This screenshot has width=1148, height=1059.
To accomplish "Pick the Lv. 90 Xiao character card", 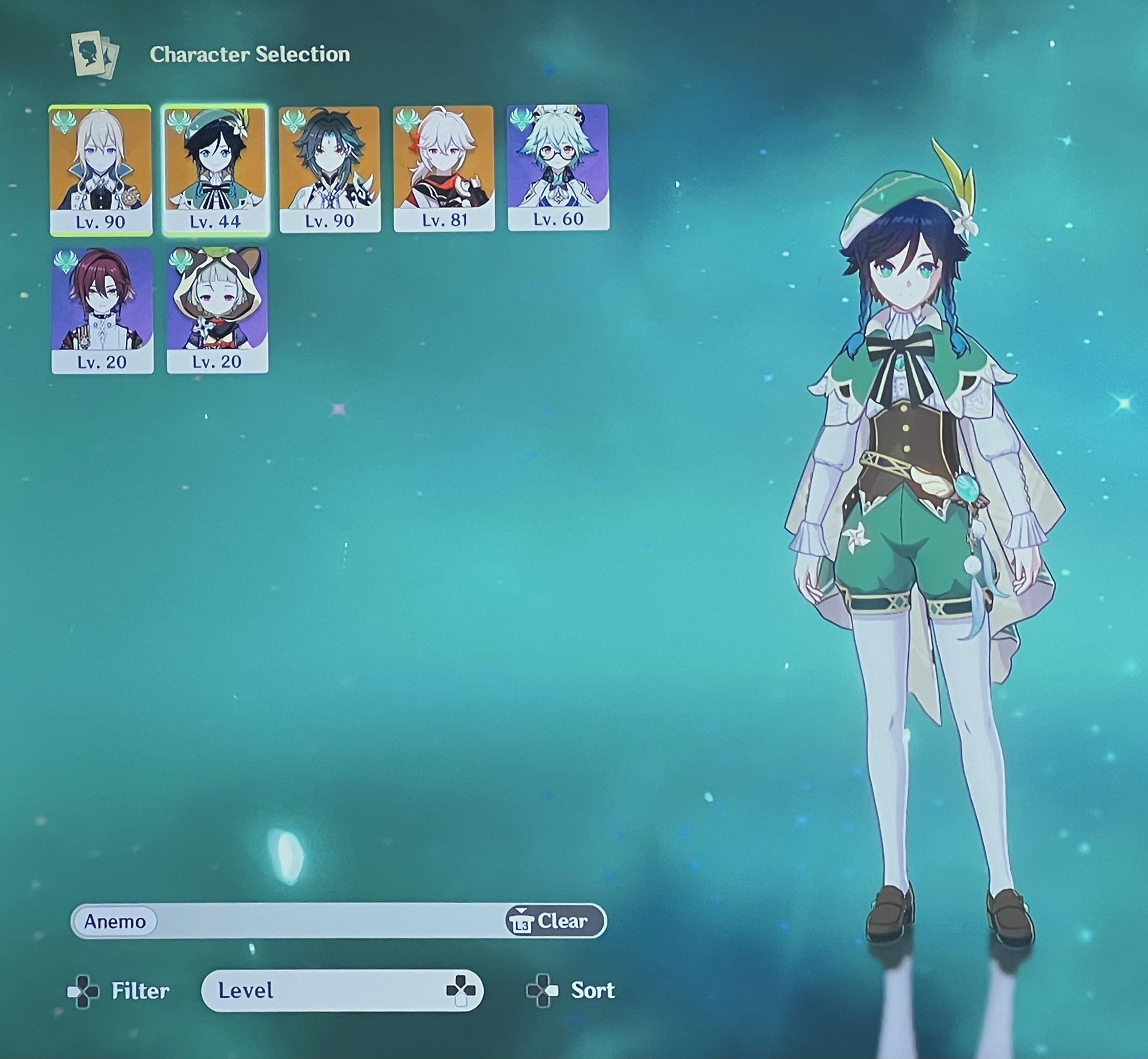I will point(329,169).
